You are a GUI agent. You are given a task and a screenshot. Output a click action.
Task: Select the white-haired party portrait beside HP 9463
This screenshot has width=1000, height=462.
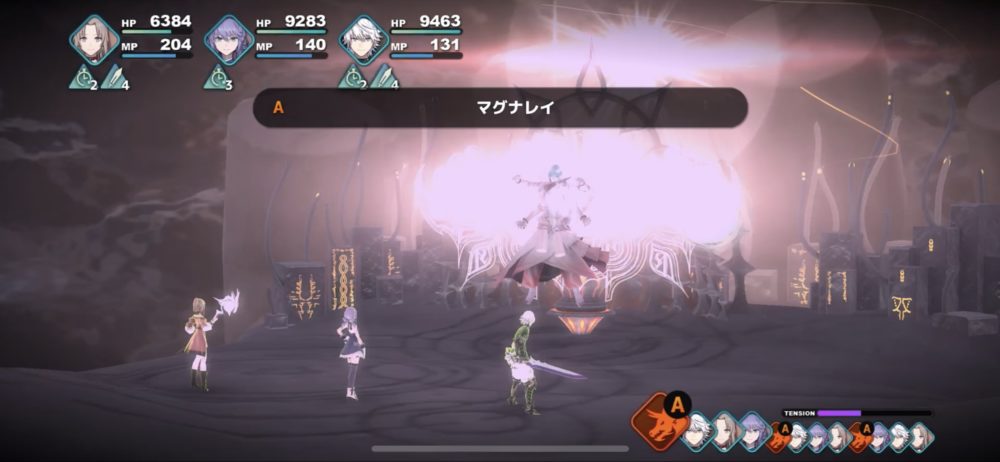[361, 39]
